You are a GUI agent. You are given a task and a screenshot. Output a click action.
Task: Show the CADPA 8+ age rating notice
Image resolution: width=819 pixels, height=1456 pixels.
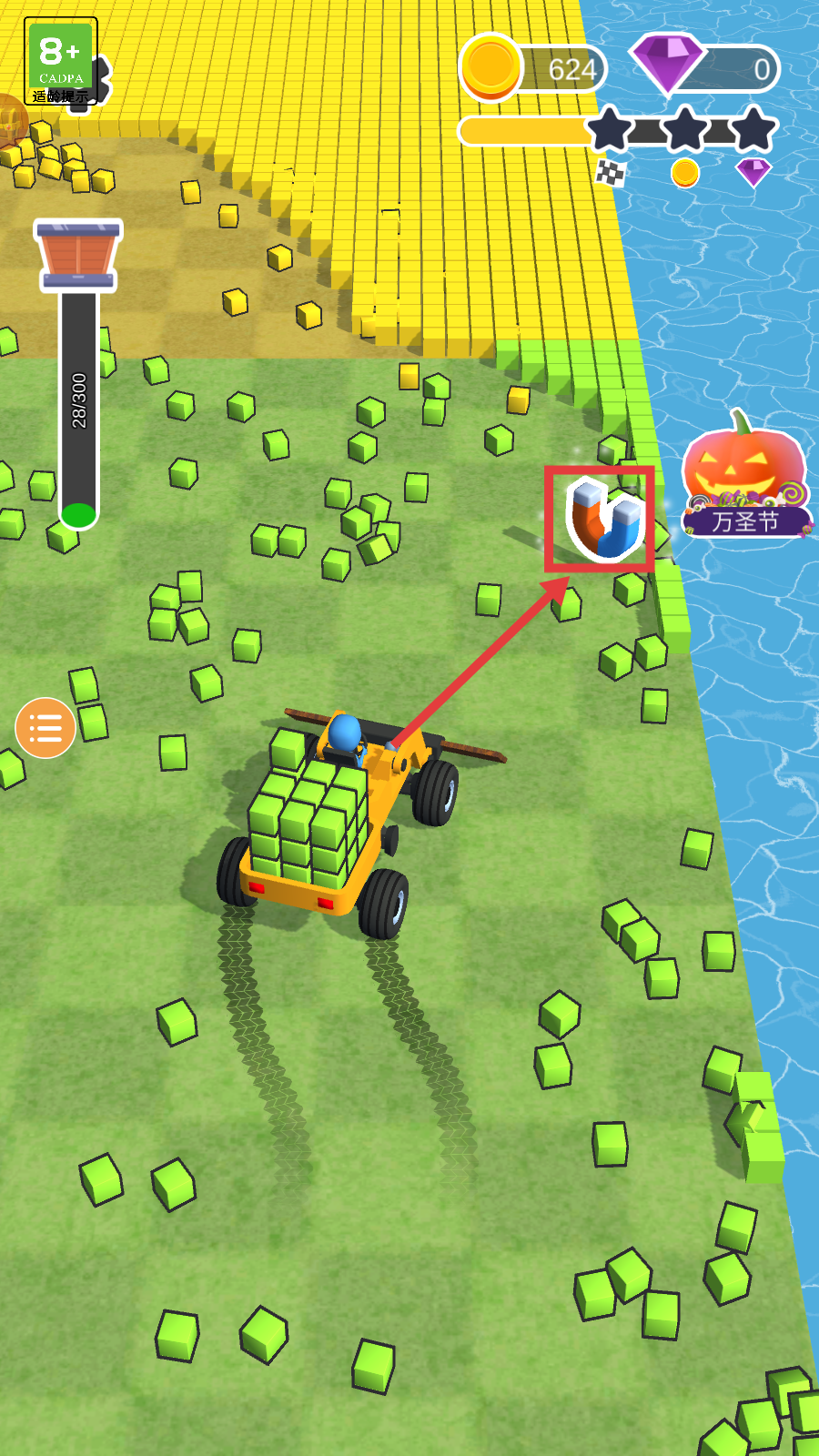(61, 61)
